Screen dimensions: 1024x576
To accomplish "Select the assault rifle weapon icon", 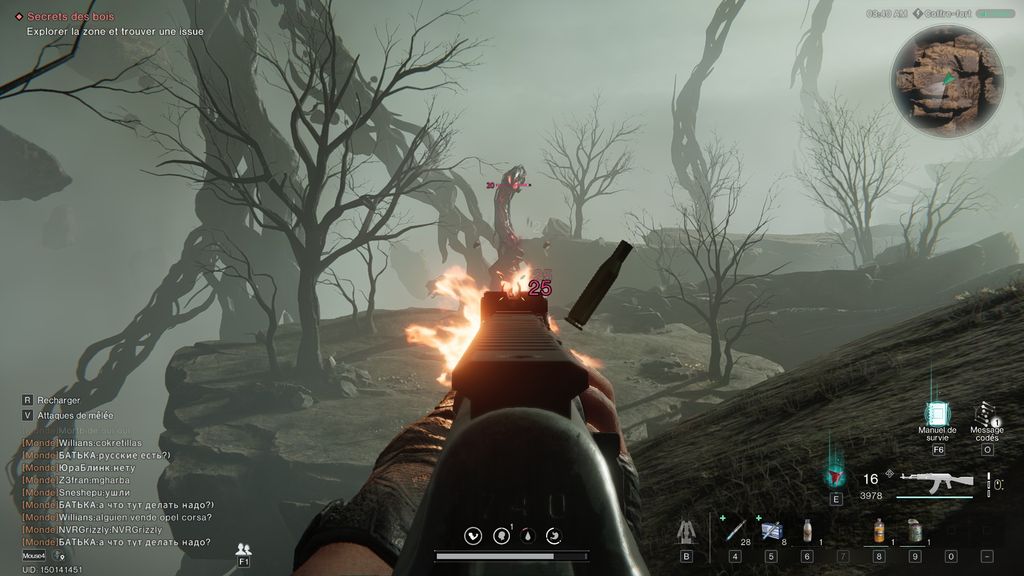I will coord(936,481).
